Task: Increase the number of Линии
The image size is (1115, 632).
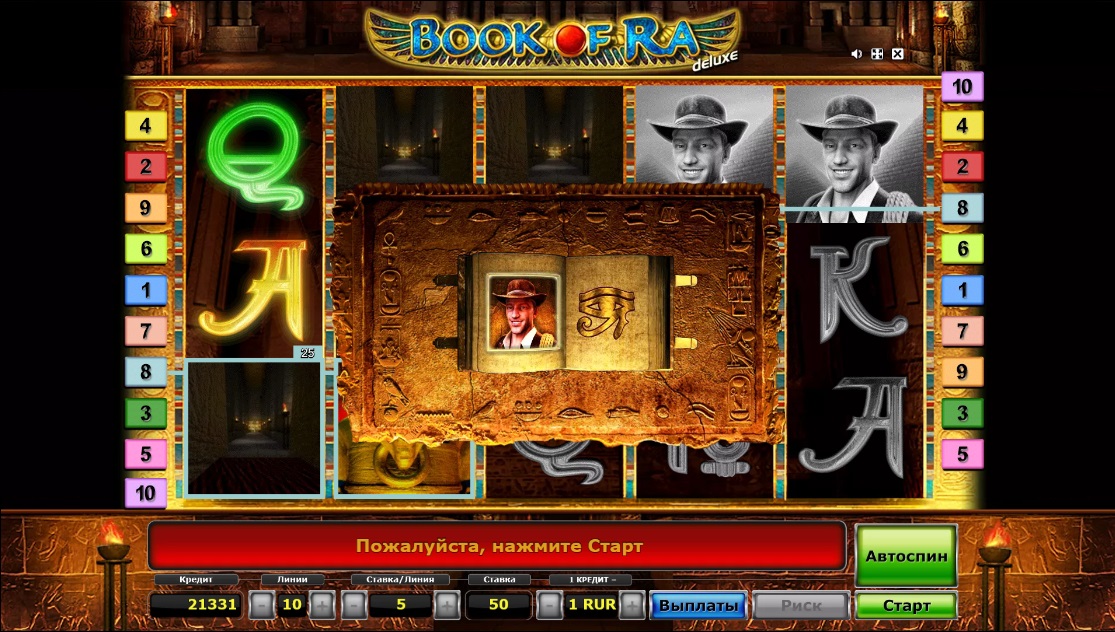Action: pyautogui.click(x=322, y=605)
